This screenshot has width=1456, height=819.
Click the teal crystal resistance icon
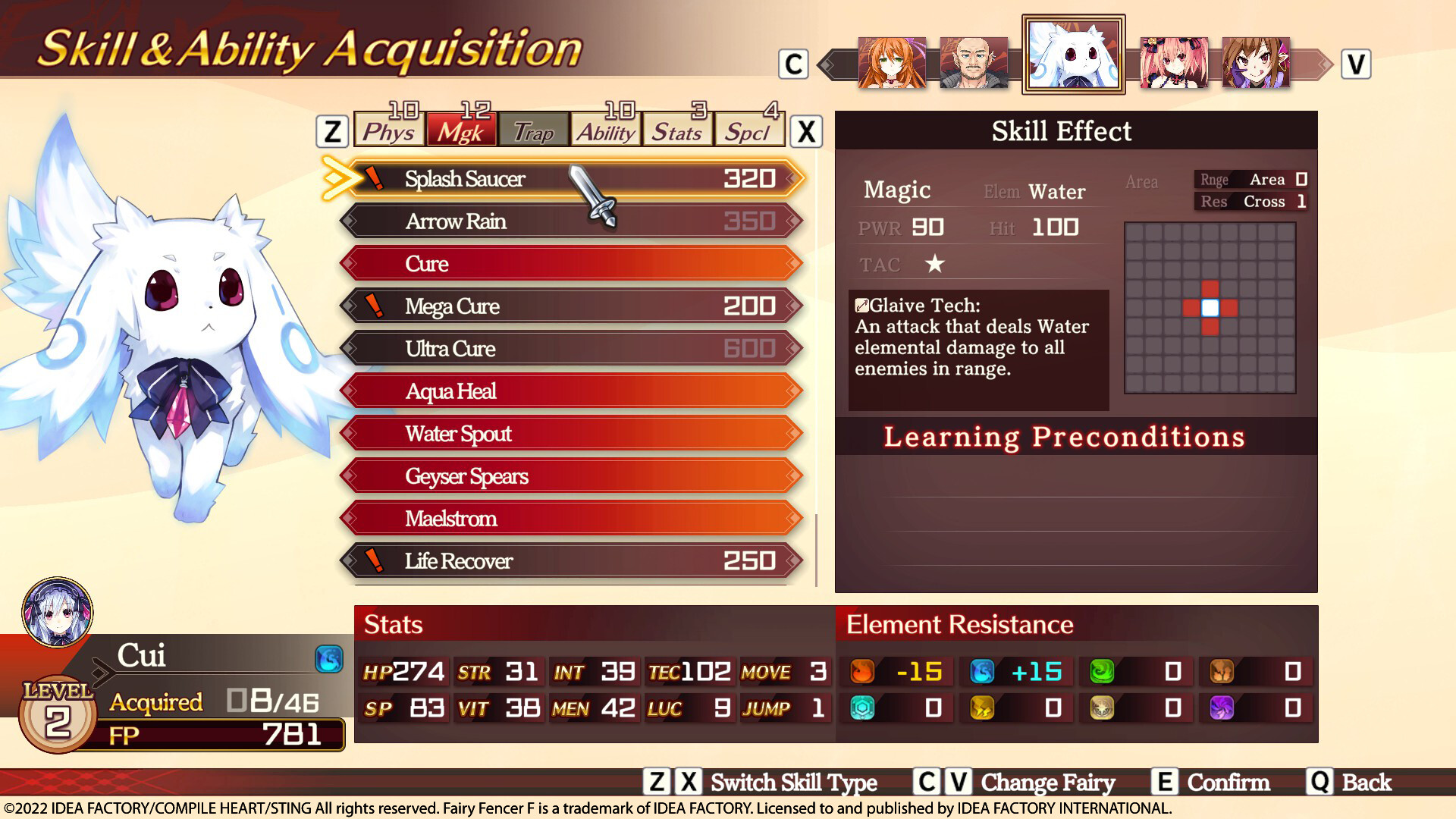click(861, 709)
